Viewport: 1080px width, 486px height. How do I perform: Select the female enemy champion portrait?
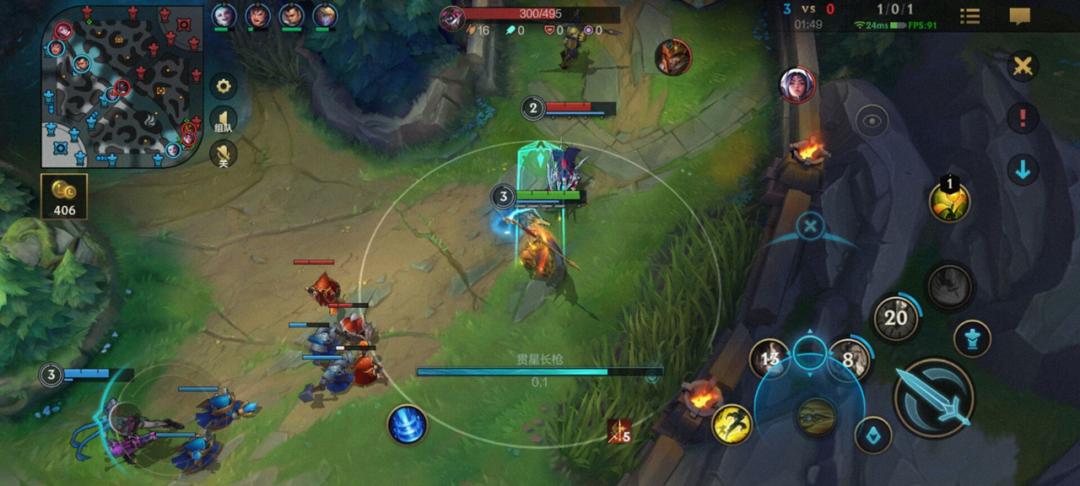click(x=797, y=85)
